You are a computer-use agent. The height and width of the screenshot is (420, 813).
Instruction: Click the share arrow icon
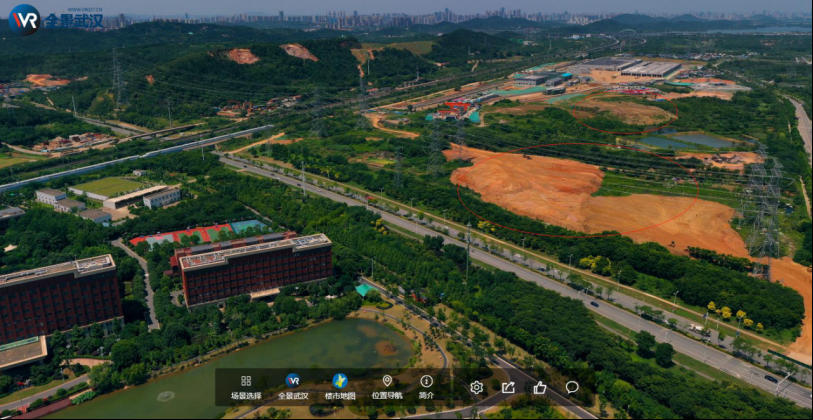[508, 388]
